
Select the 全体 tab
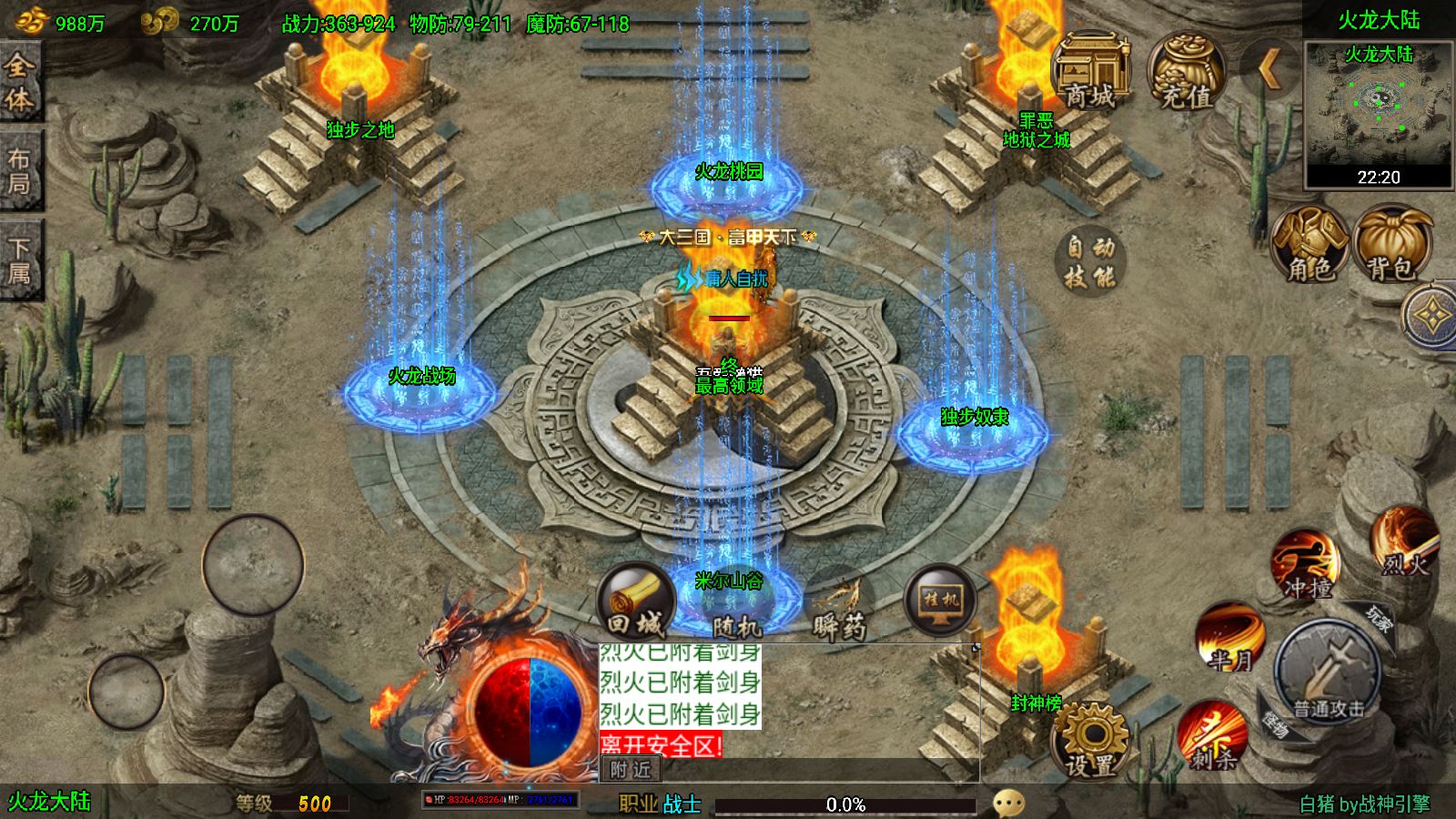coord(19,82)
